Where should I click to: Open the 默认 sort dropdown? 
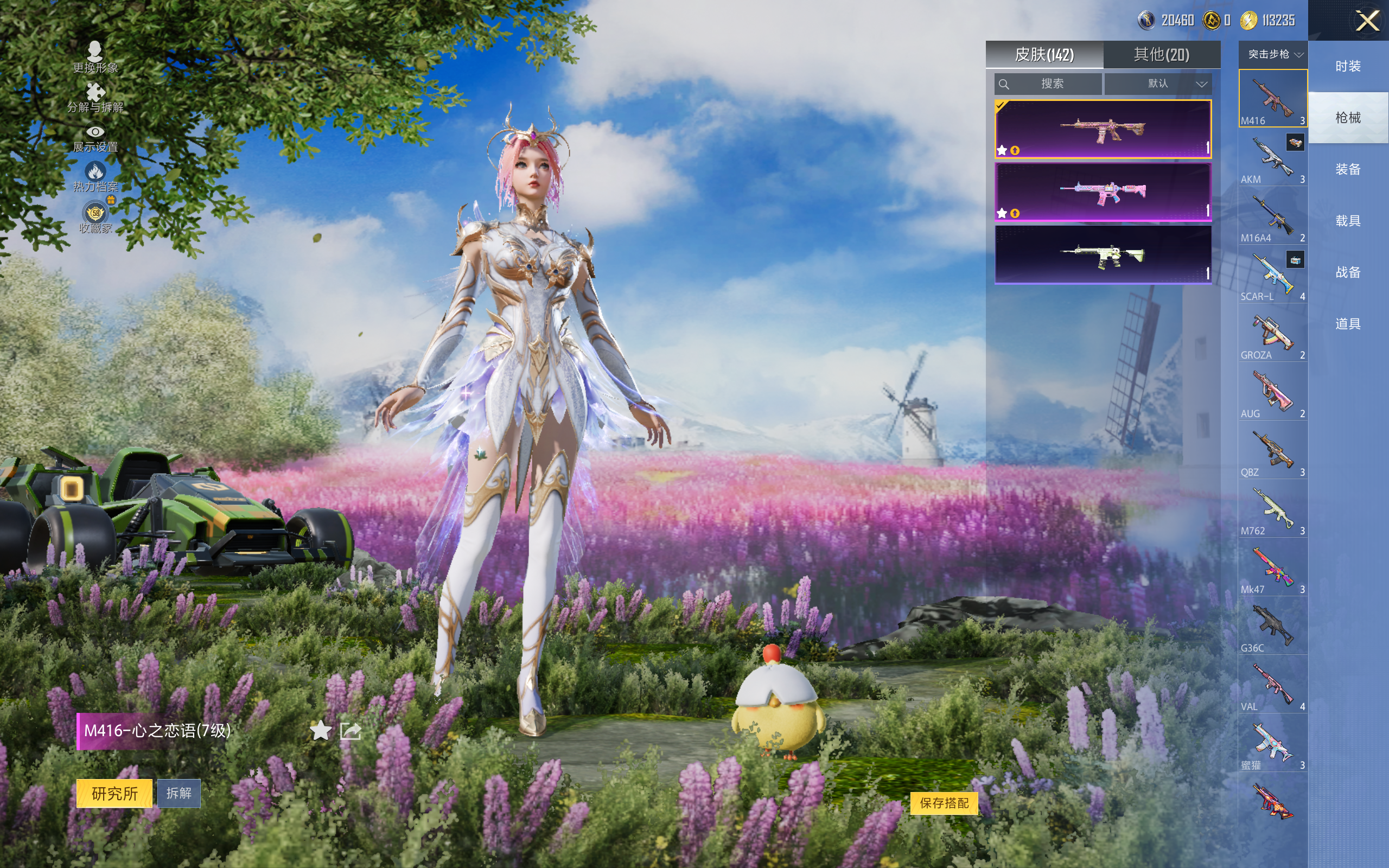(x=1158, y=84)
